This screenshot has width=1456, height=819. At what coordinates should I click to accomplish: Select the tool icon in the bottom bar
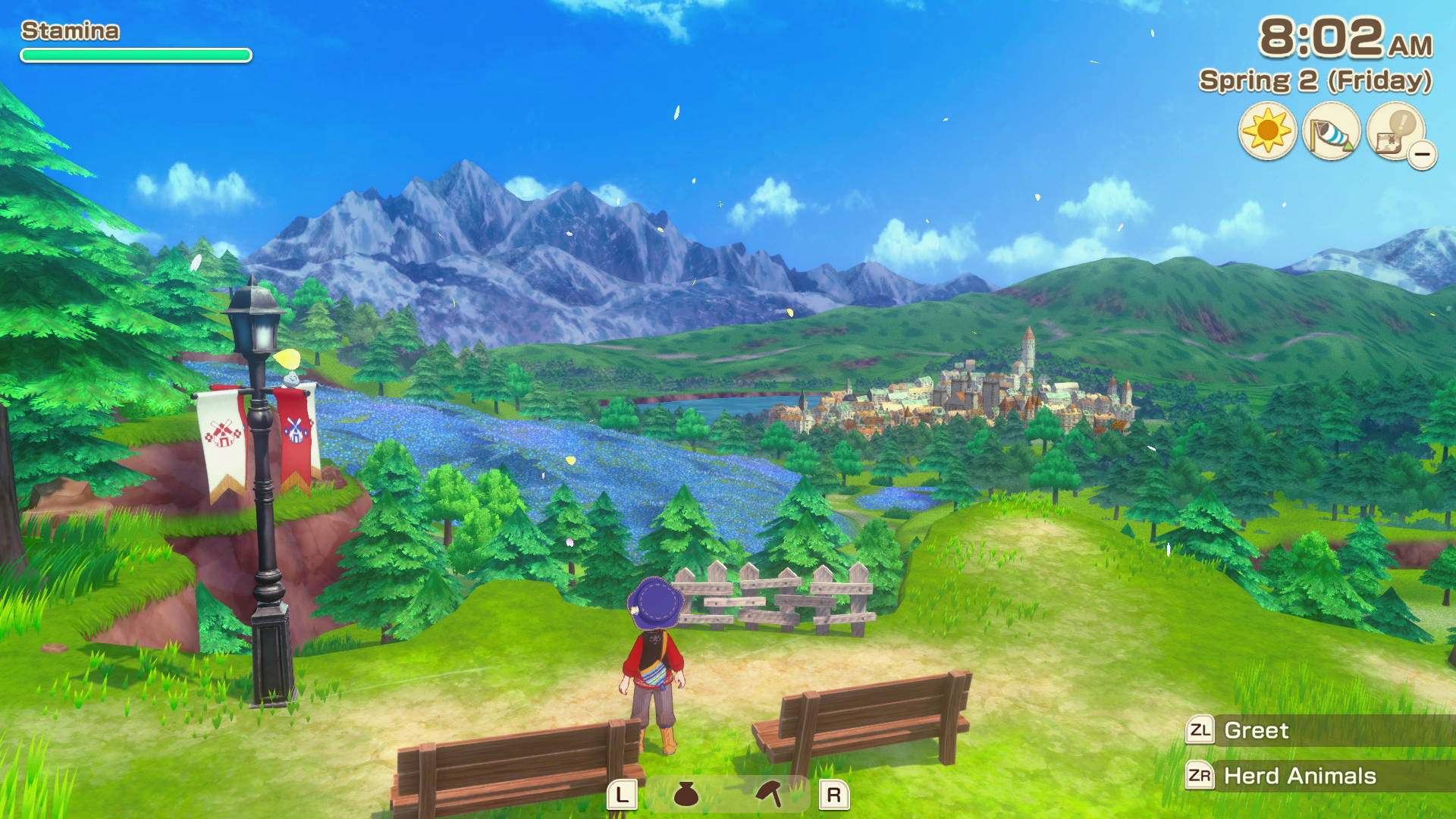click(x=770, y=794)
